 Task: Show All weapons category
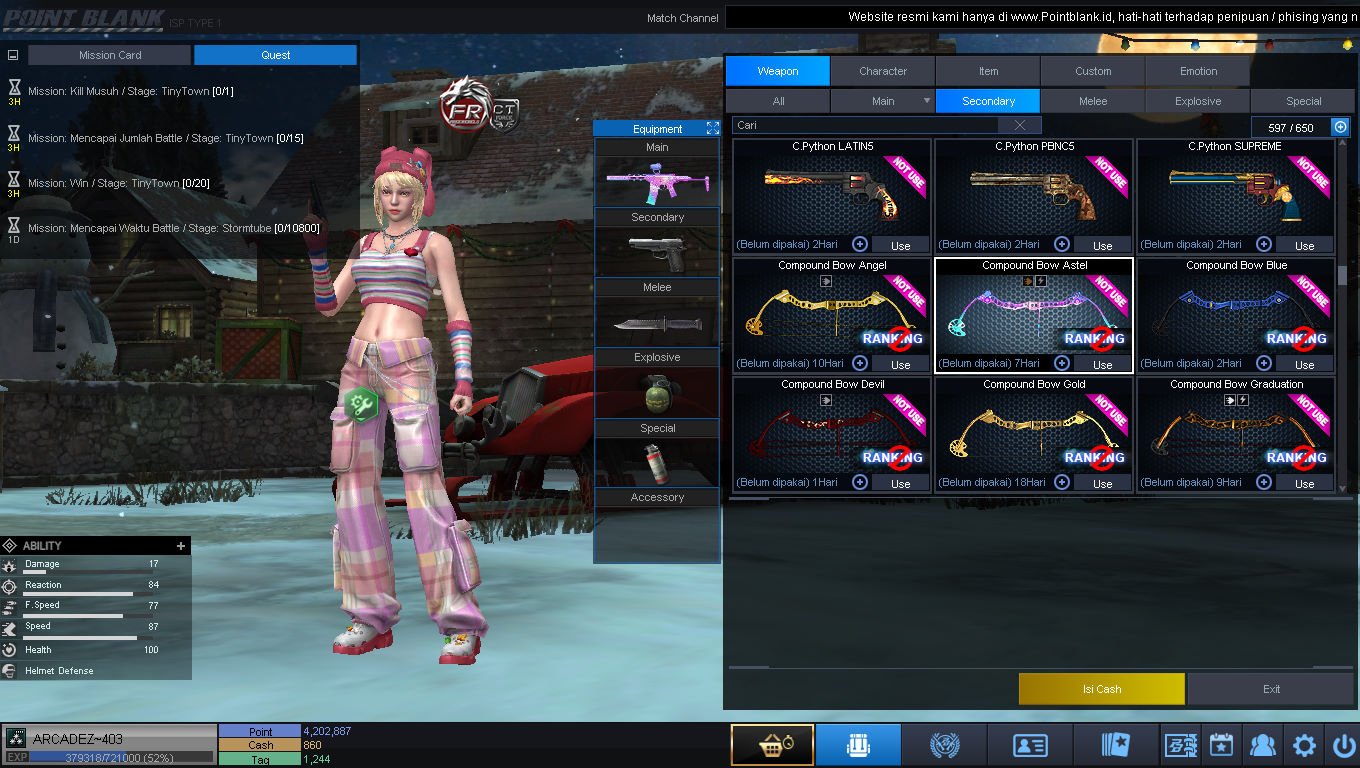(x=778, y=101)
